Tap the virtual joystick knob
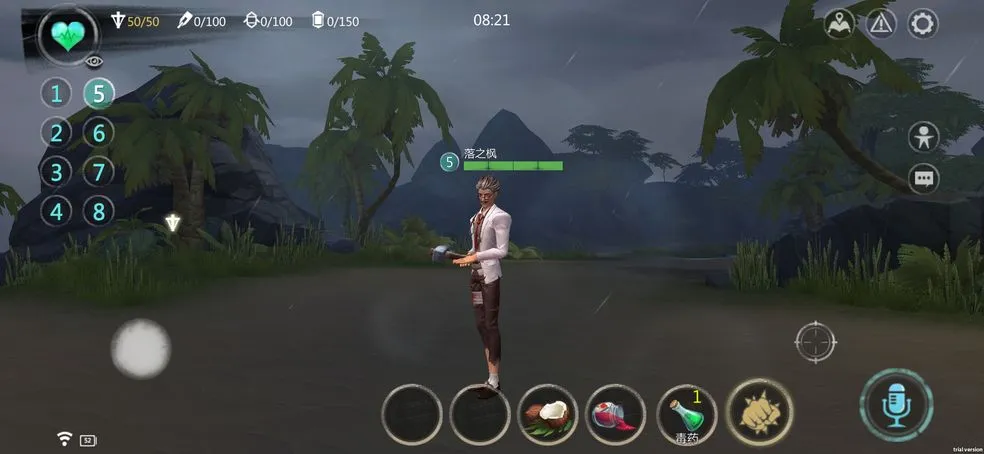This screenshot has height=454, width=984. point(140,348)
